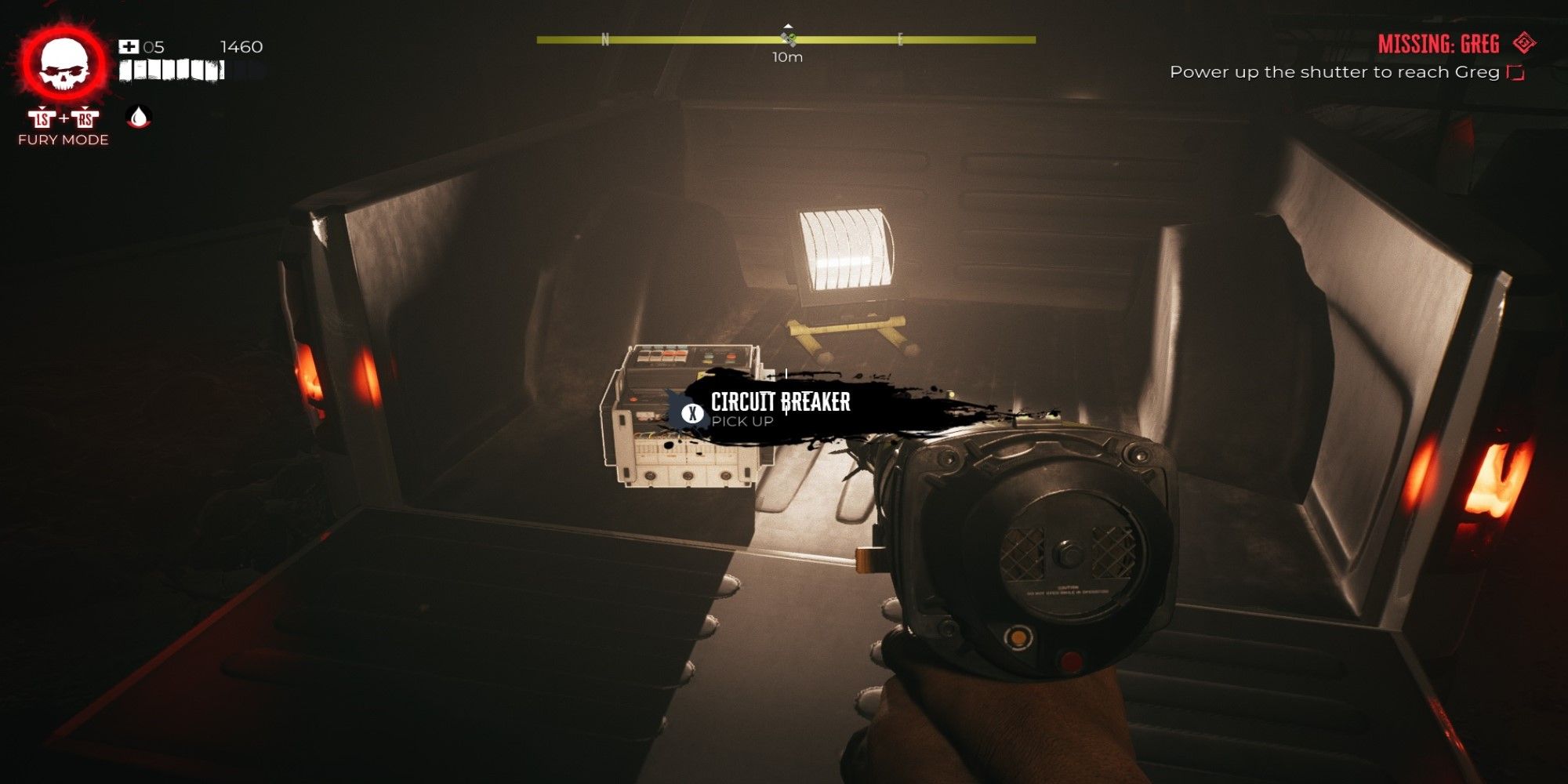Image resolution: width=1568 pixels, height=784 pixels.
Task: Select the objective marker on the compass
Action: (x=789, y=37)
